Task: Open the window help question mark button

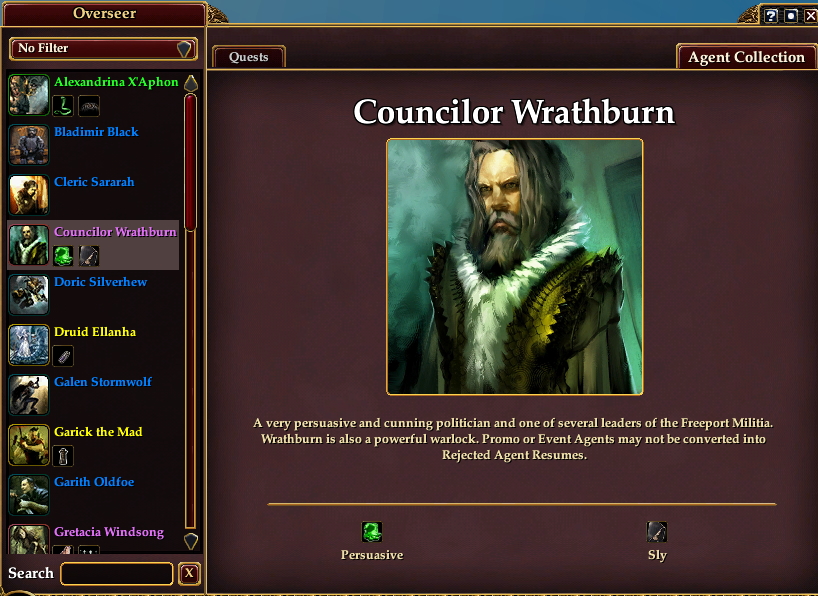Action: [771, 16]
